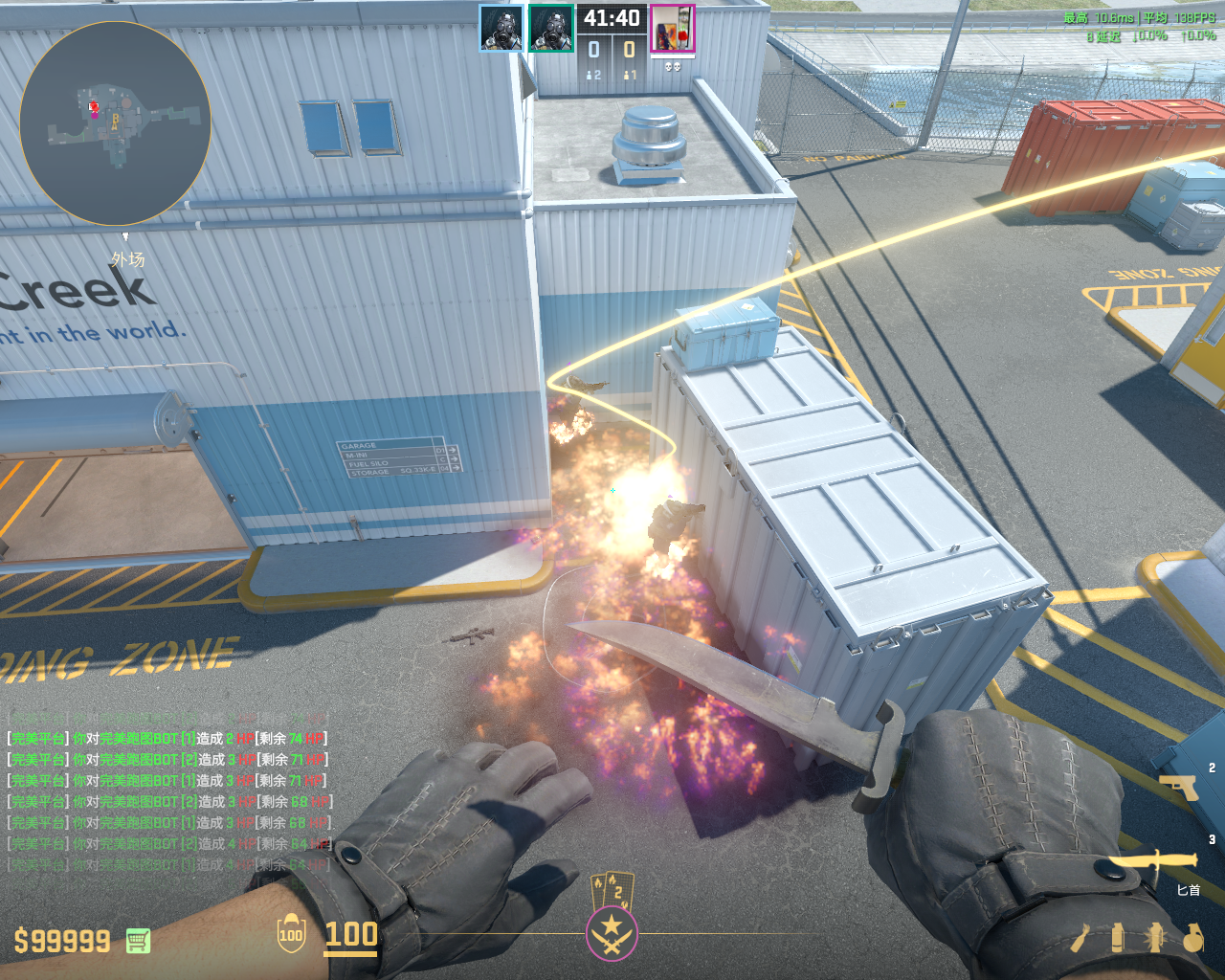Screen dimensions: 1225x980
Task: Open the buy menu cart icon
Action: click(x=138, y=941)
